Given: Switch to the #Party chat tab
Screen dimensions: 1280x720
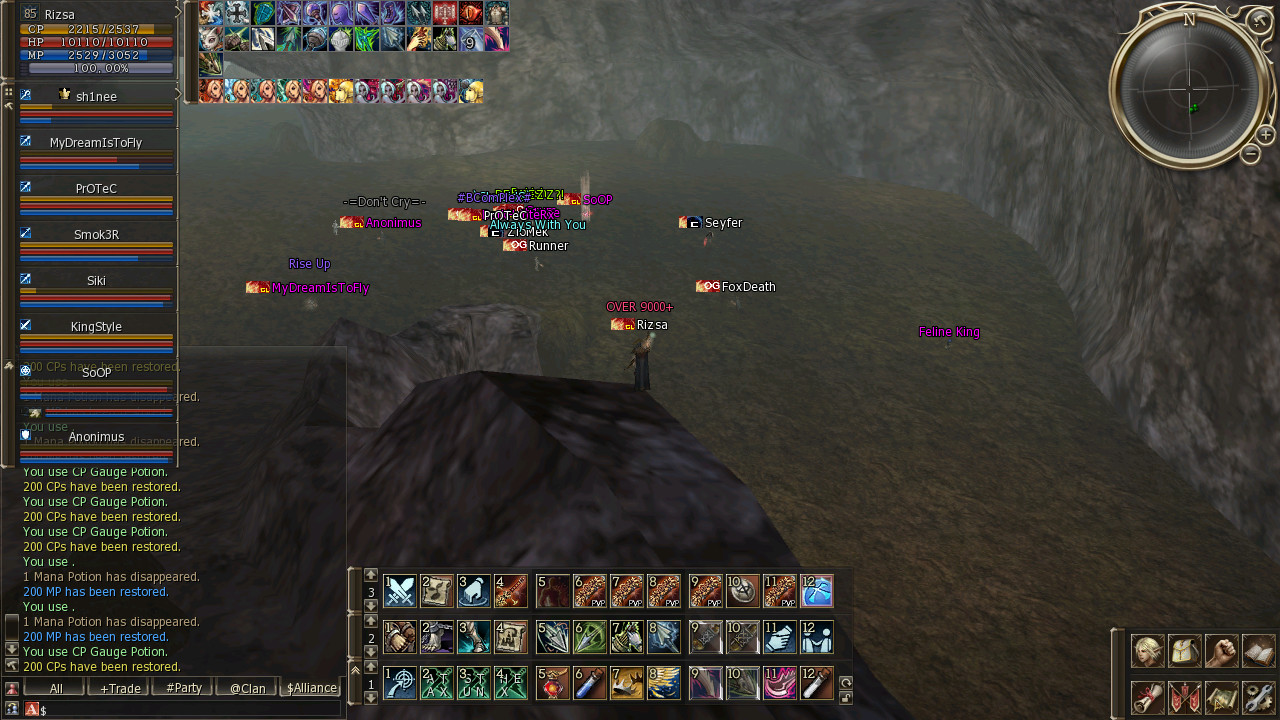Looking at the screenshot, I should click(x=184, y=688).
